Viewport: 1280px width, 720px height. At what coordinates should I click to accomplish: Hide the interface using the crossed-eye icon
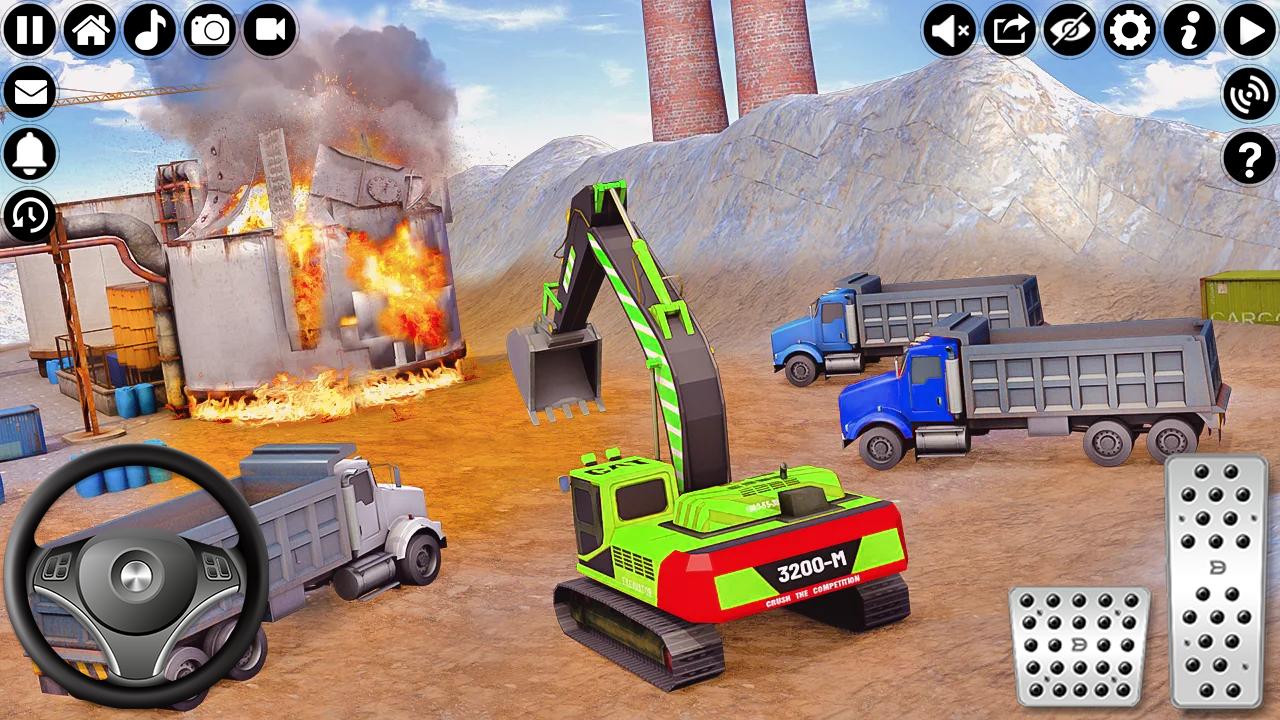[1070, 31]
